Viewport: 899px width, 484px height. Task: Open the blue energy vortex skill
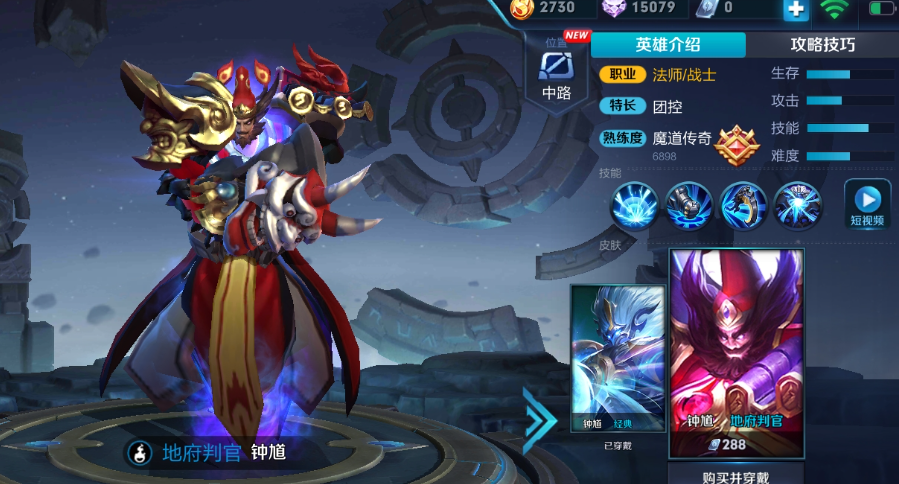coord(797,204)
